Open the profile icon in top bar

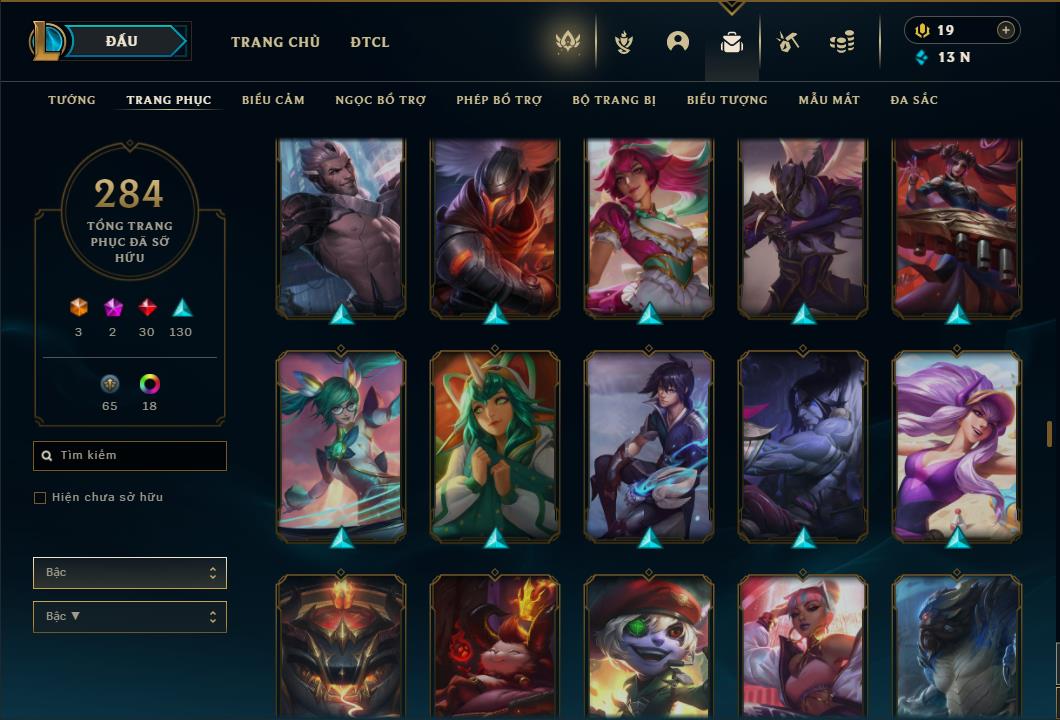coord(678,42)
